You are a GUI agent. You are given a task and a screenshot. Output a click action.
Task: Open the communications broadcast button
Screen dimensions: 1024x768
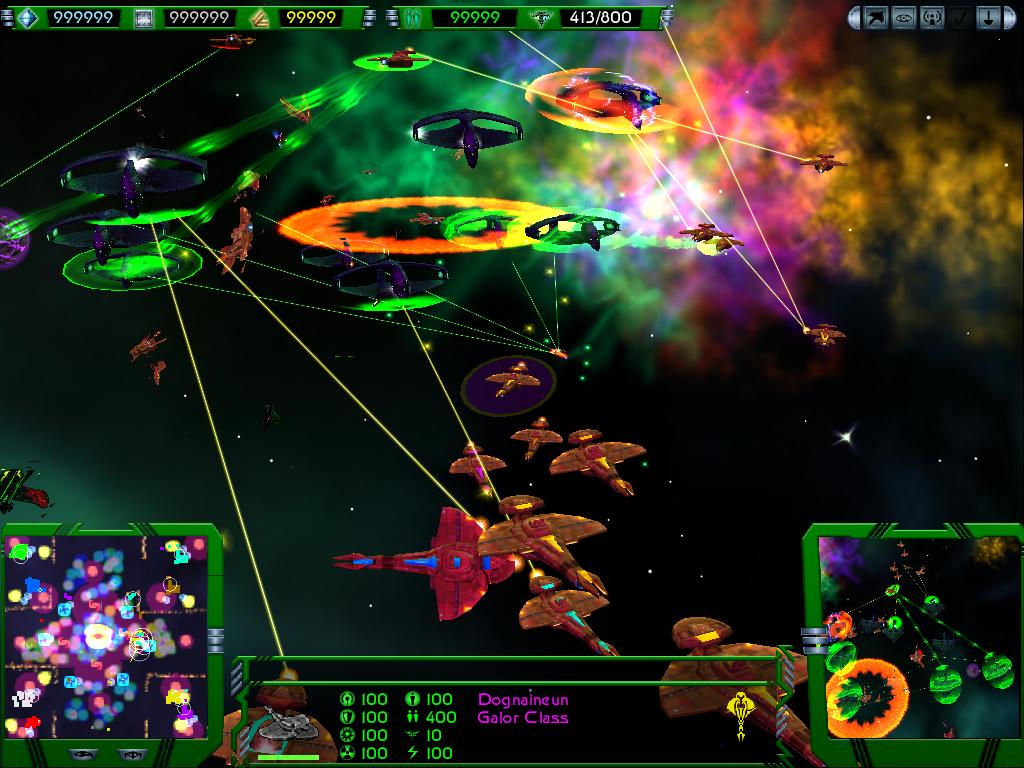click(x=932, y=17)
